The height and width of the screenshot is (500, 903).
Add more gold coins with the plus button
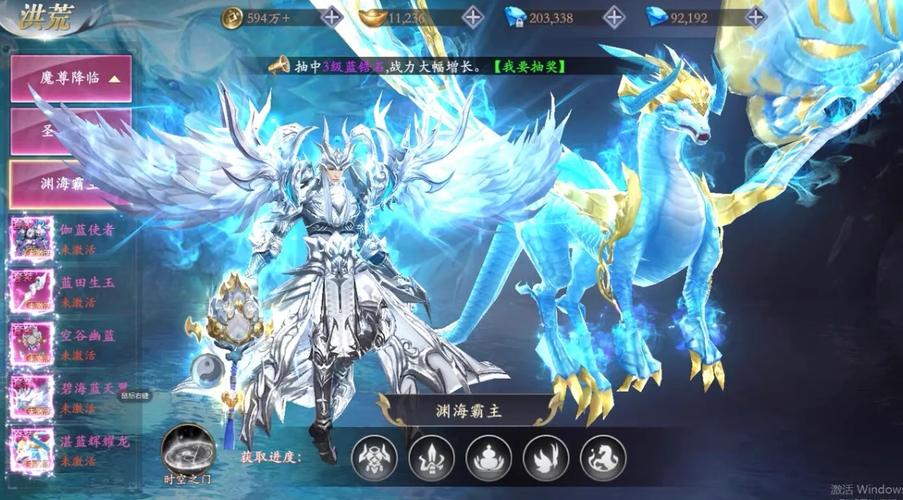pyautogui.click(x=332, y=17)
